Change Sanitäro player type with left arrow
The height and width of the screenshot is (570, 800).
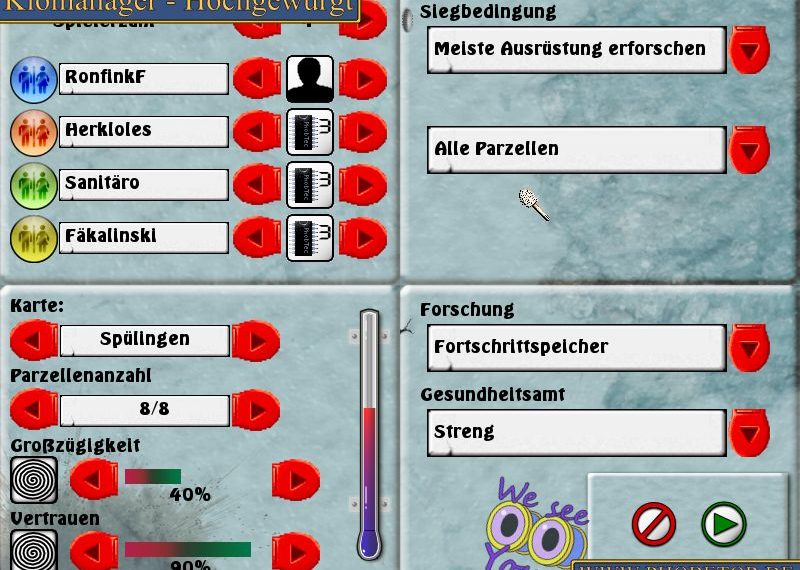pyautogui.click(x=257, y=184)
